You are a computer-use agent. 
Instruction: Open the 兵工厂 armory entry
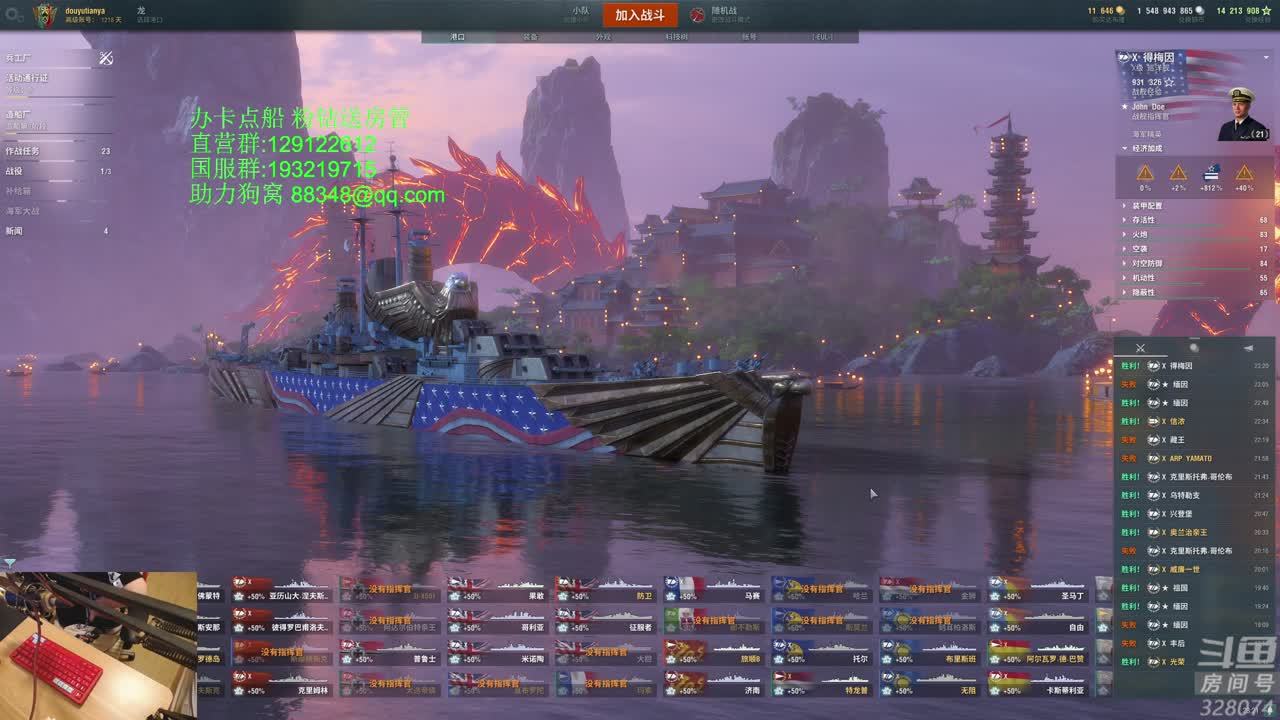18,59
